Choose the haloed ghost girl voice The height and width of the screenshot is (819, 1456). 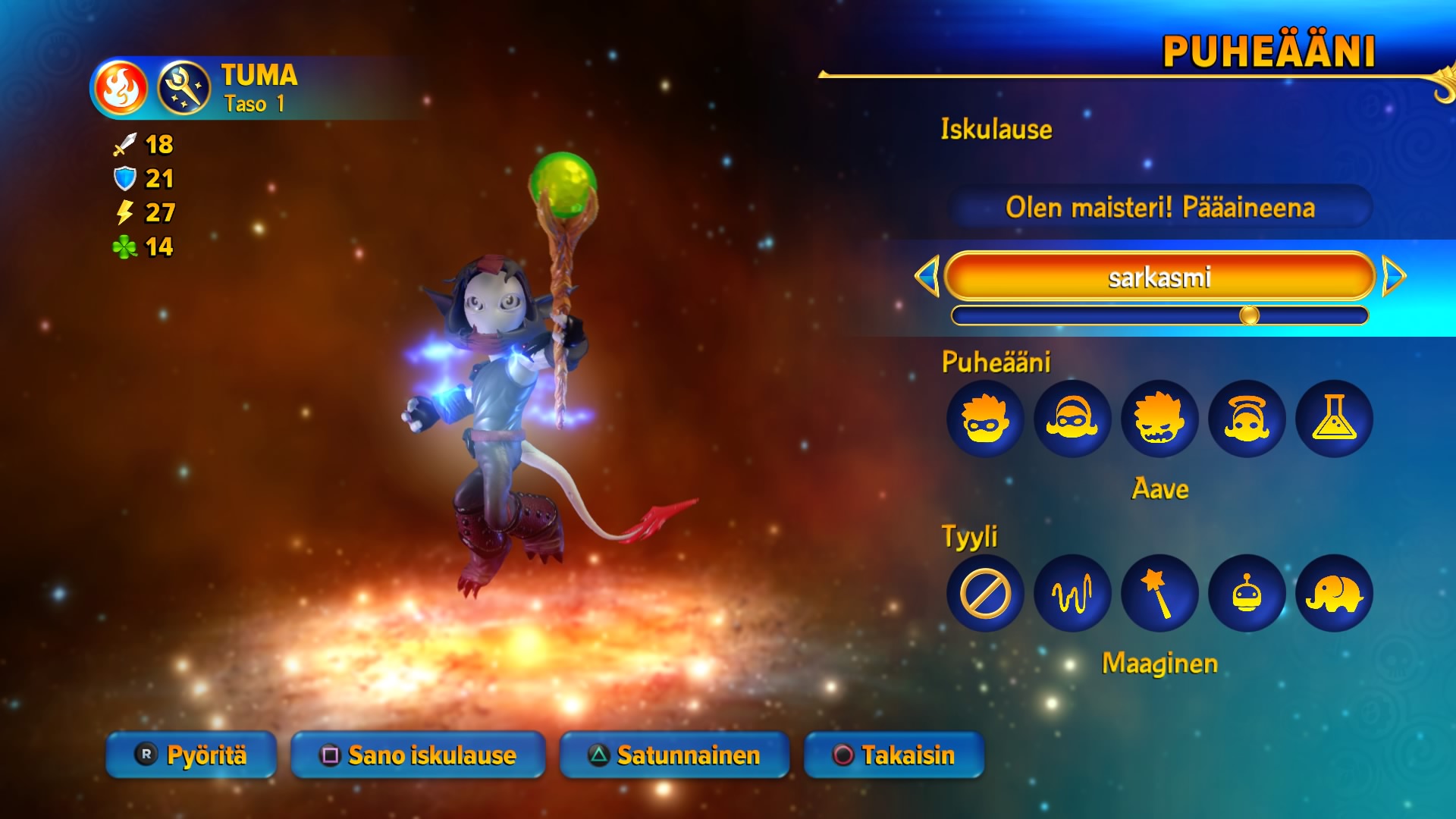point(1247,419)
